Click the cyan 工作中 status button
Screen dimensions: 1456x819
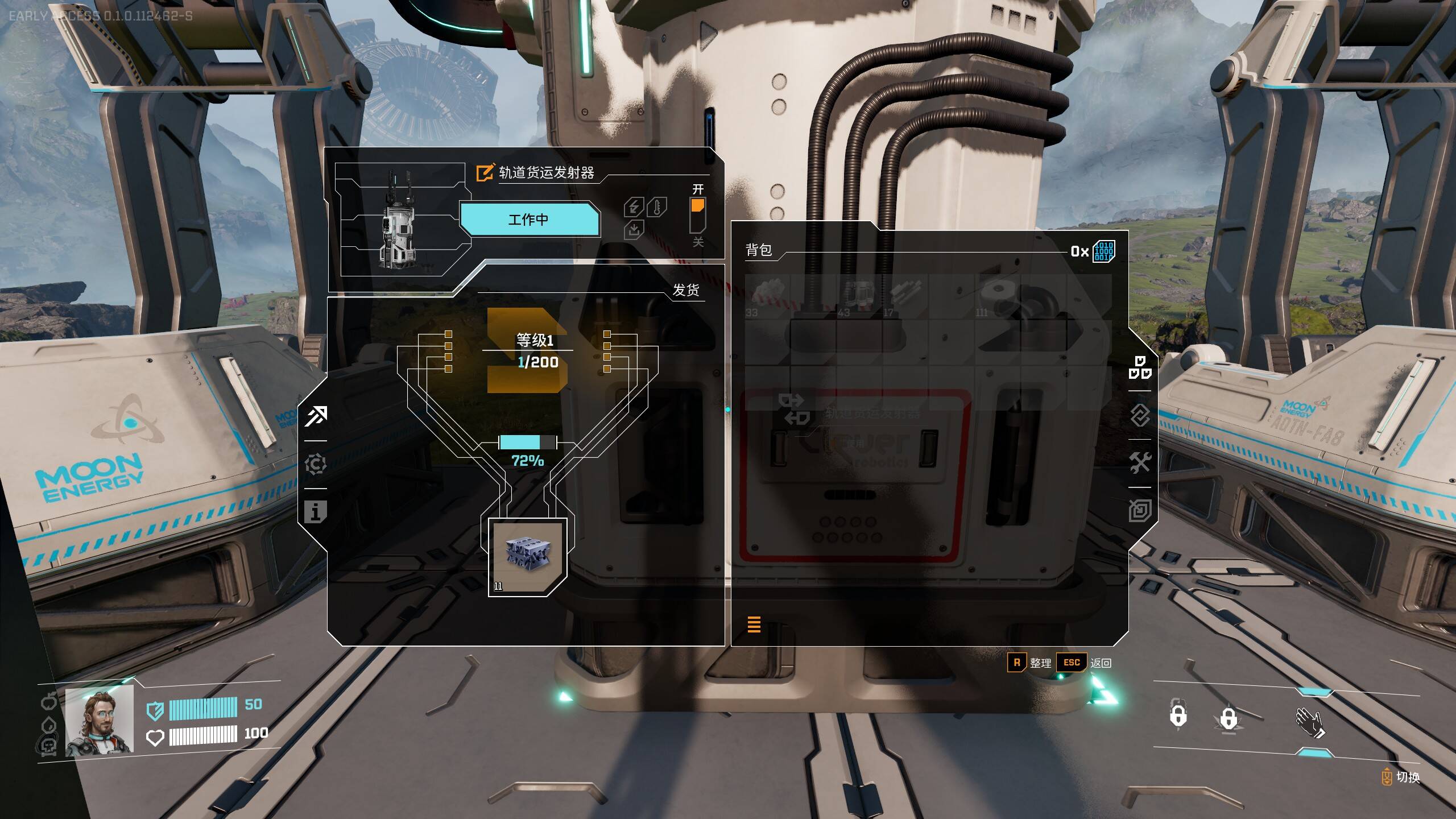[529, 220]
